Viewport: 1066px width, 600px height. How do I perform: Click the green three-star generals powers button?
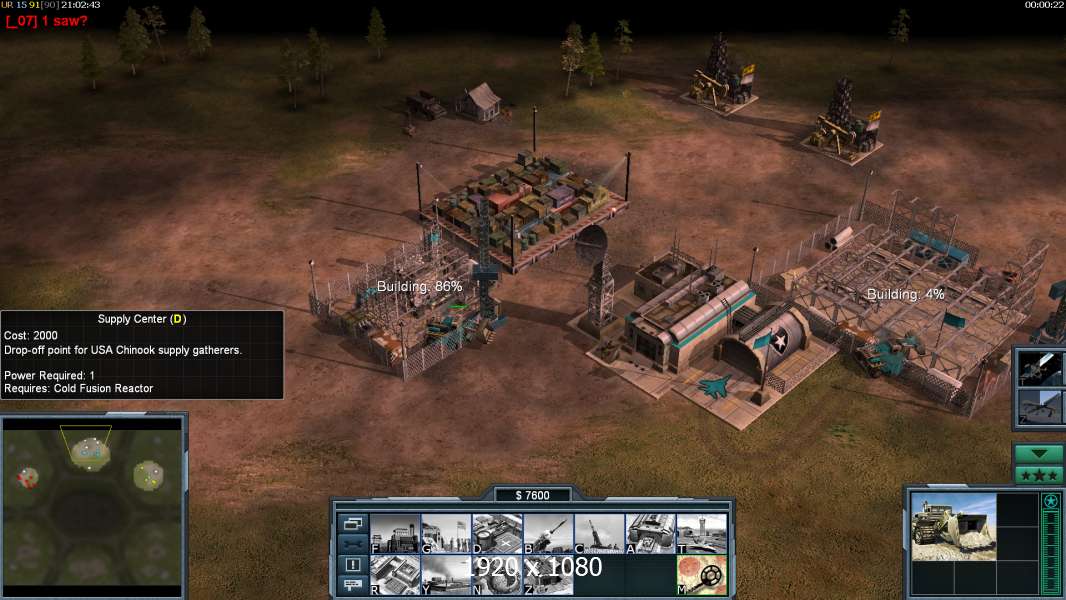coord(1038,475)
